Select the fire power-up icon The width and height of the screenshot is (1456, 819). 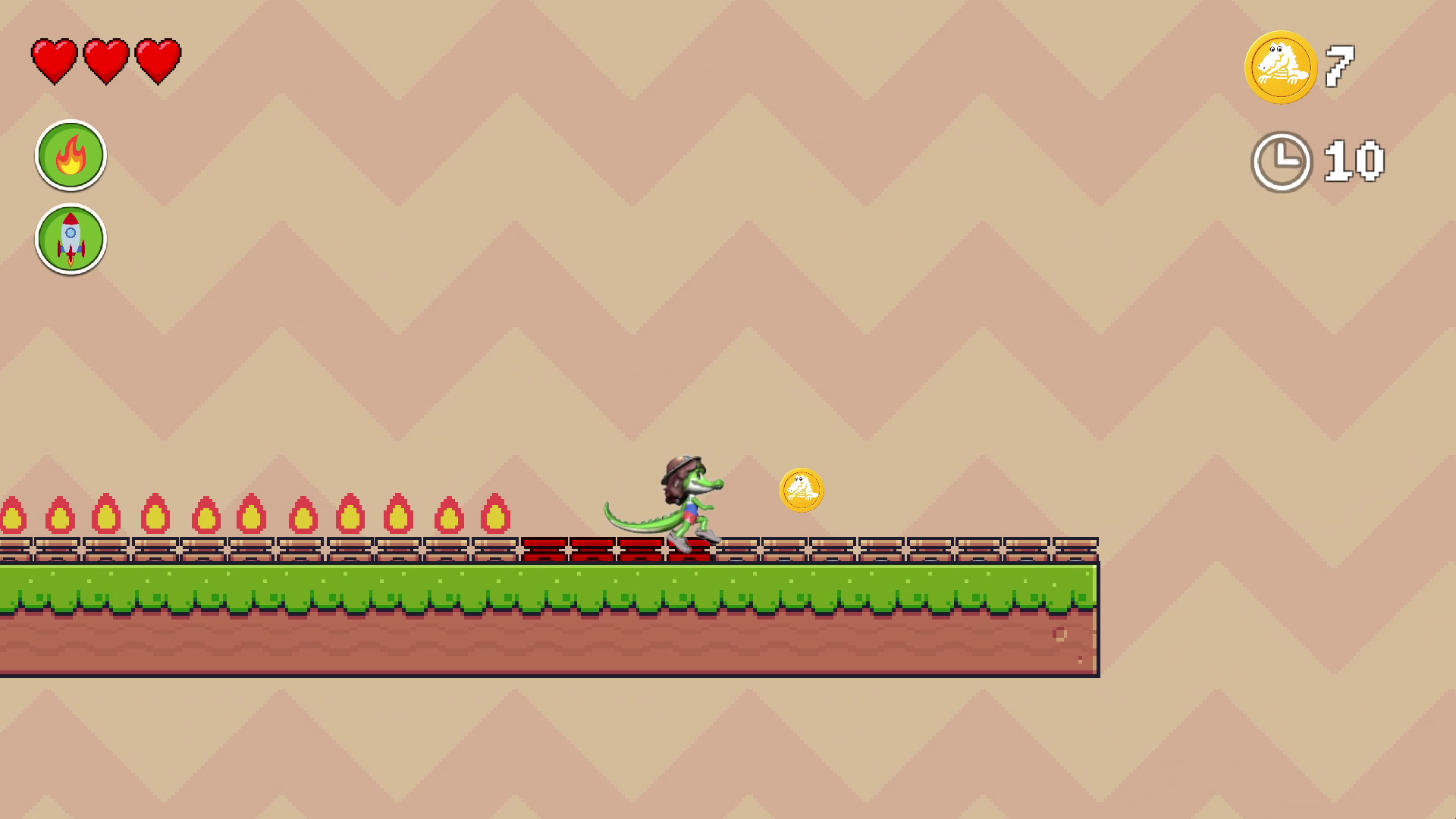tap(71, 155)
